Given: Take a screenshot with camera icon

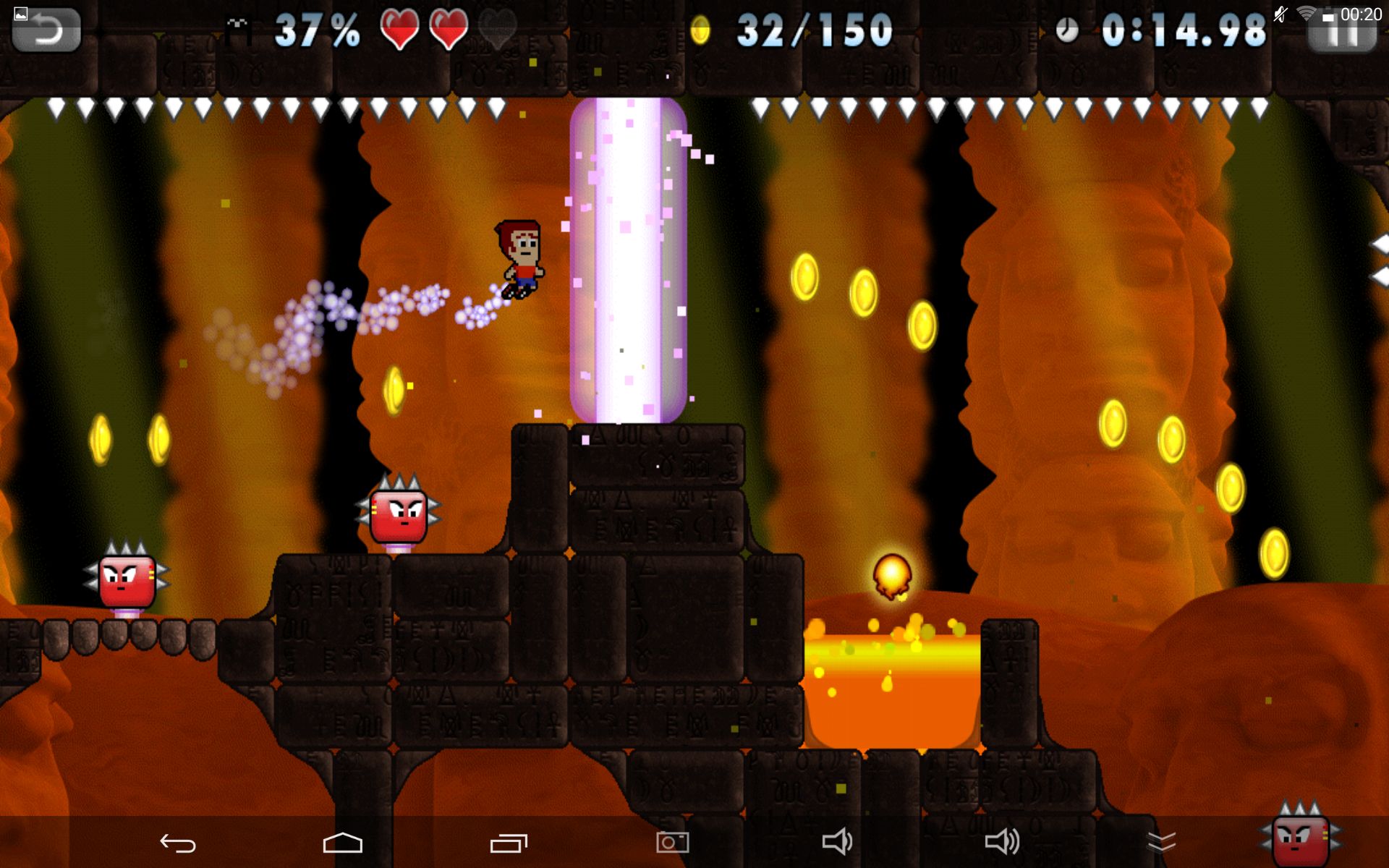Looking at the screenshot, I should point(672,843).
